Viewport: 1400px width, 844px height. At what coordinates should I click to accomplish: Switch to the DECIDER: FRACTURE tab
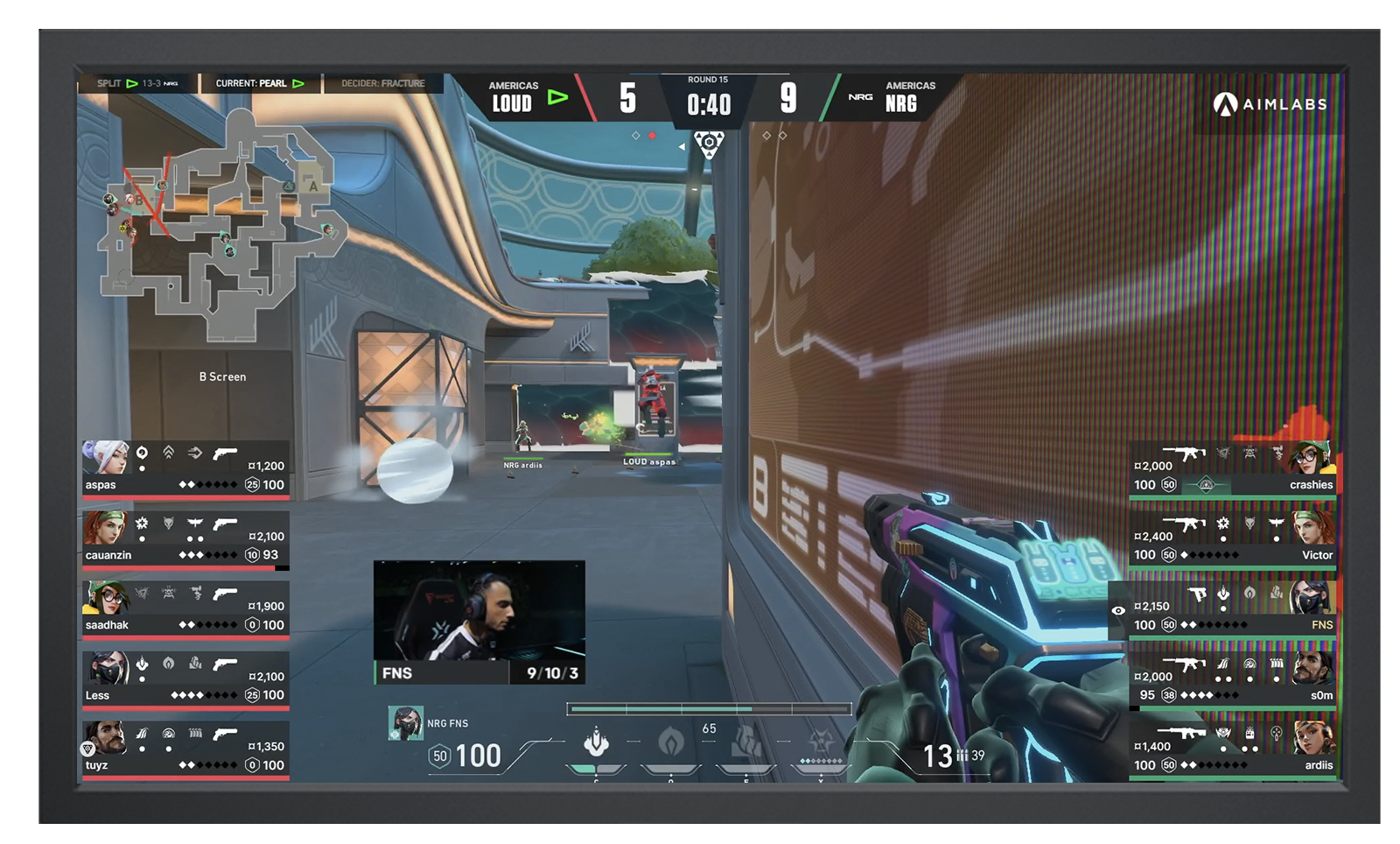383,84
